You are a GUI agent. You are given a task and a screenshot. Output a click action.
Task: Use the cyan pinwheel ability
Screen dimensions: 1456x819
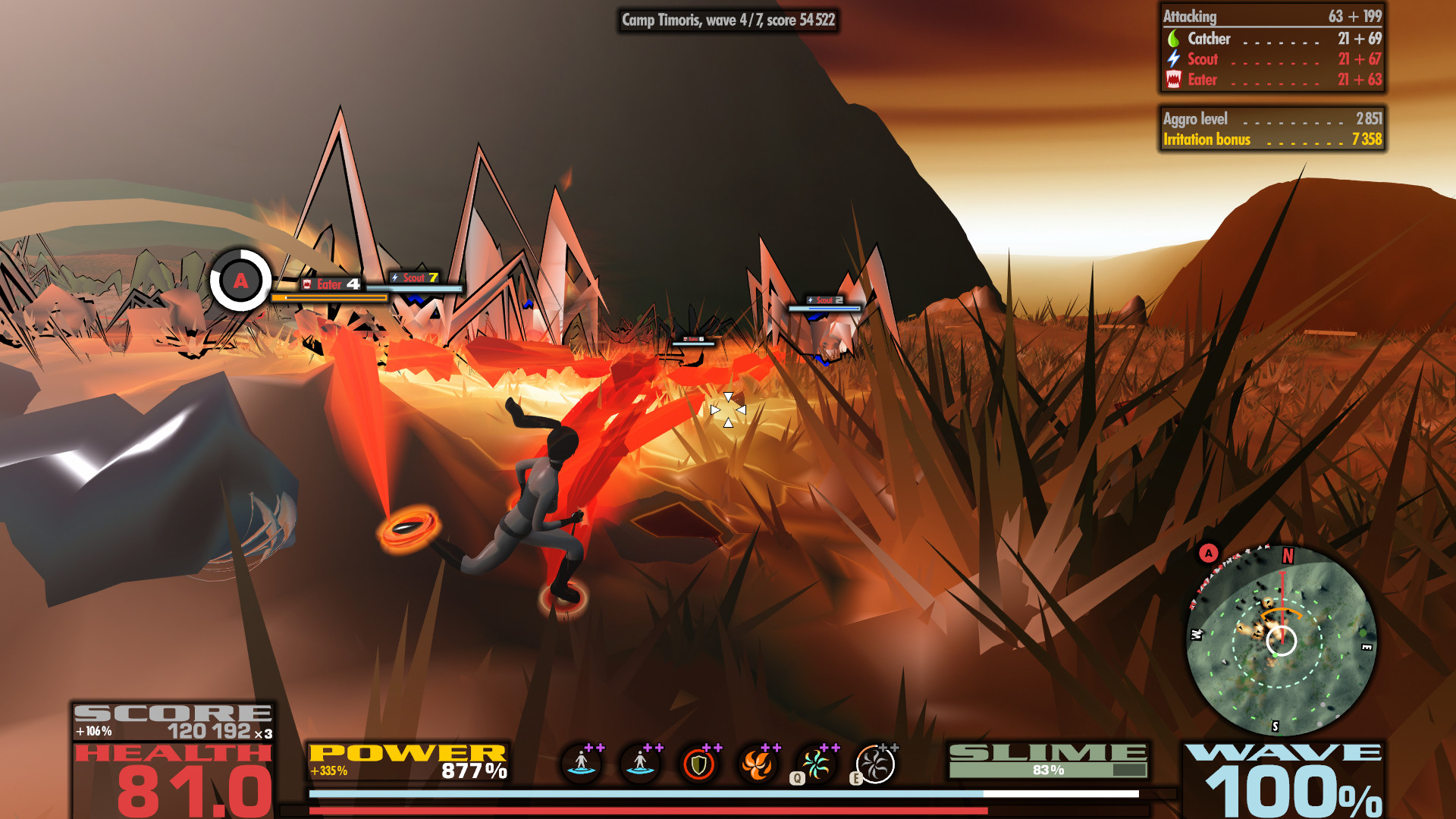click(x=816, y=764)
